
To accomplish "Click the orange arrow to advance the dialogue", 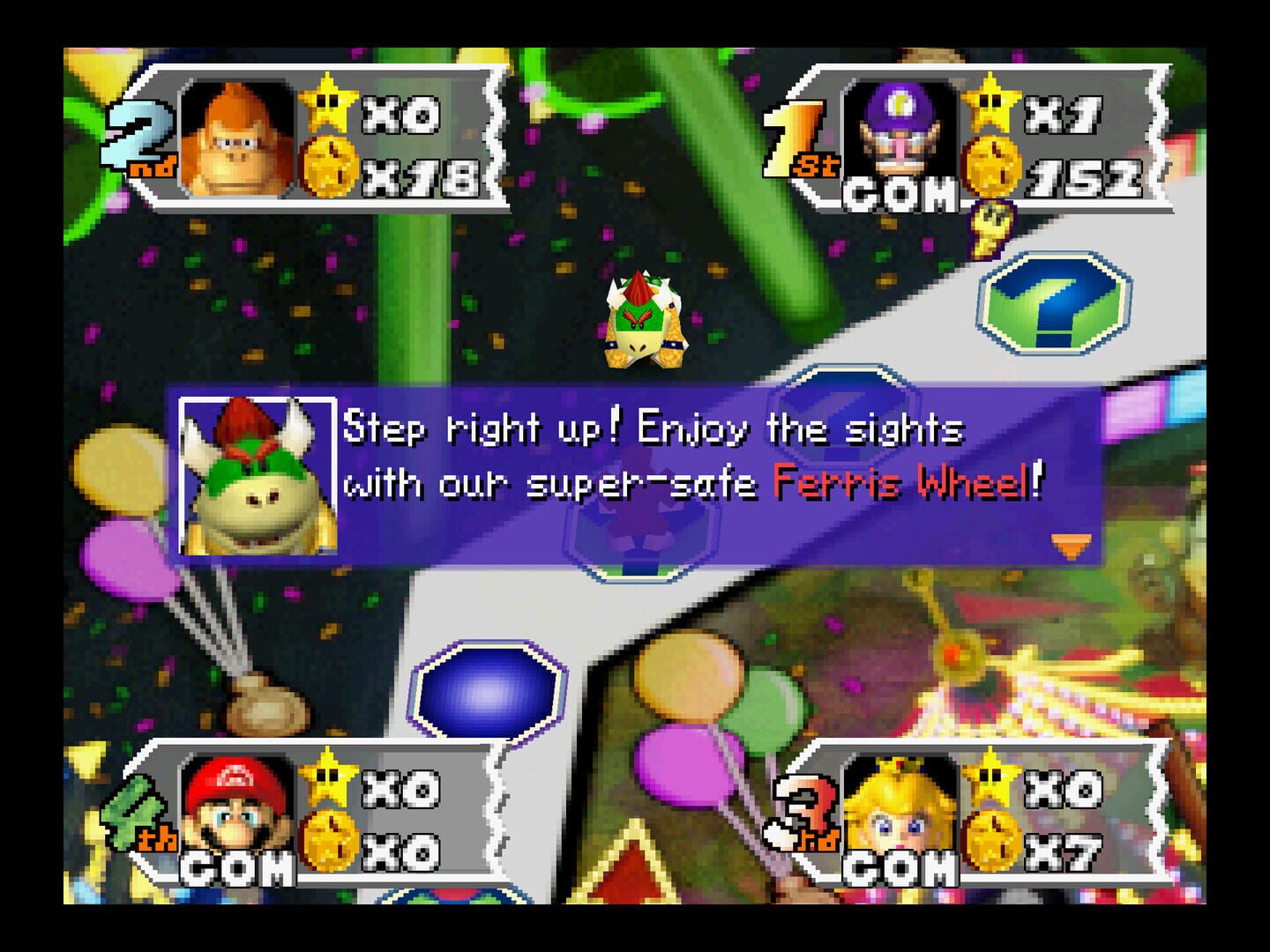I will pyautogui.click(x=1072, y=547).
